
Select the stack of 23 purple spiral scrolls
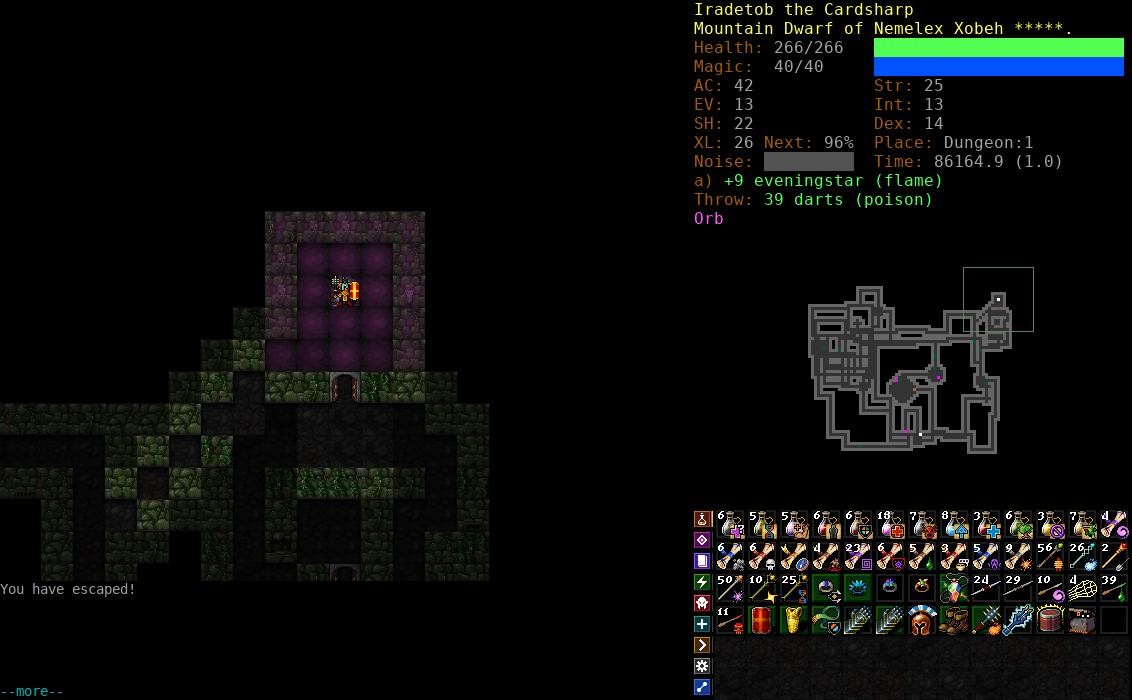coord(858,556)
